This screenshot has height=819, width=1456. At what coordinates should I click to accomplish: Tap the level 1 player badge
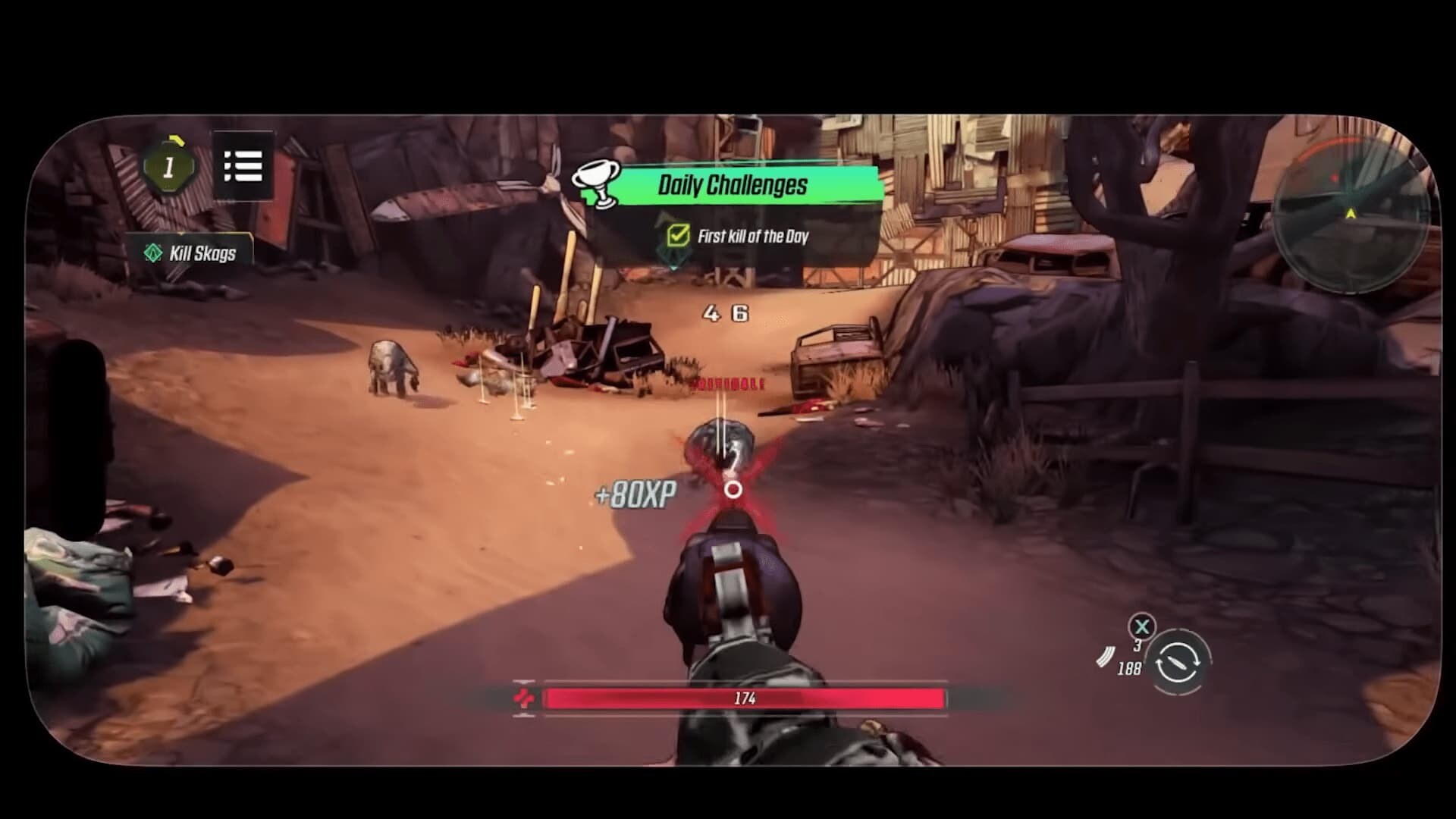pyautogui.click(x=169, y=167)
